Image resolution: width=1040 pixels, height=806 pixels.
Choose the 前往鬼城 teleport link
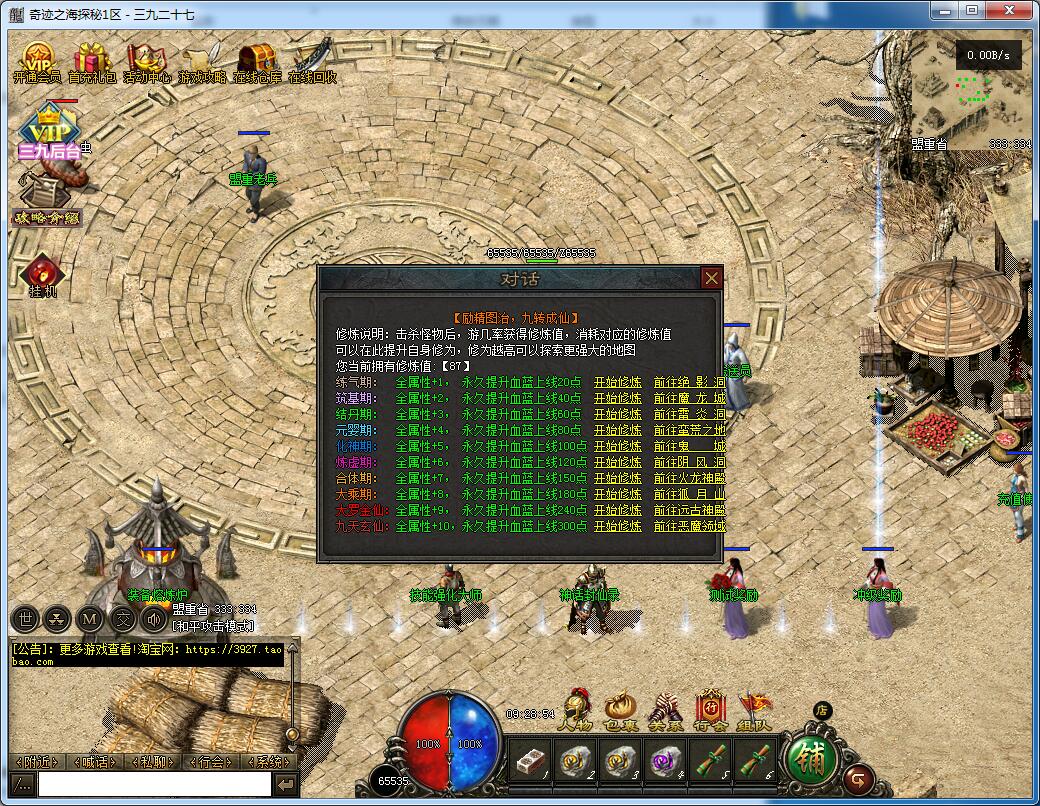(x=689, y=446)
